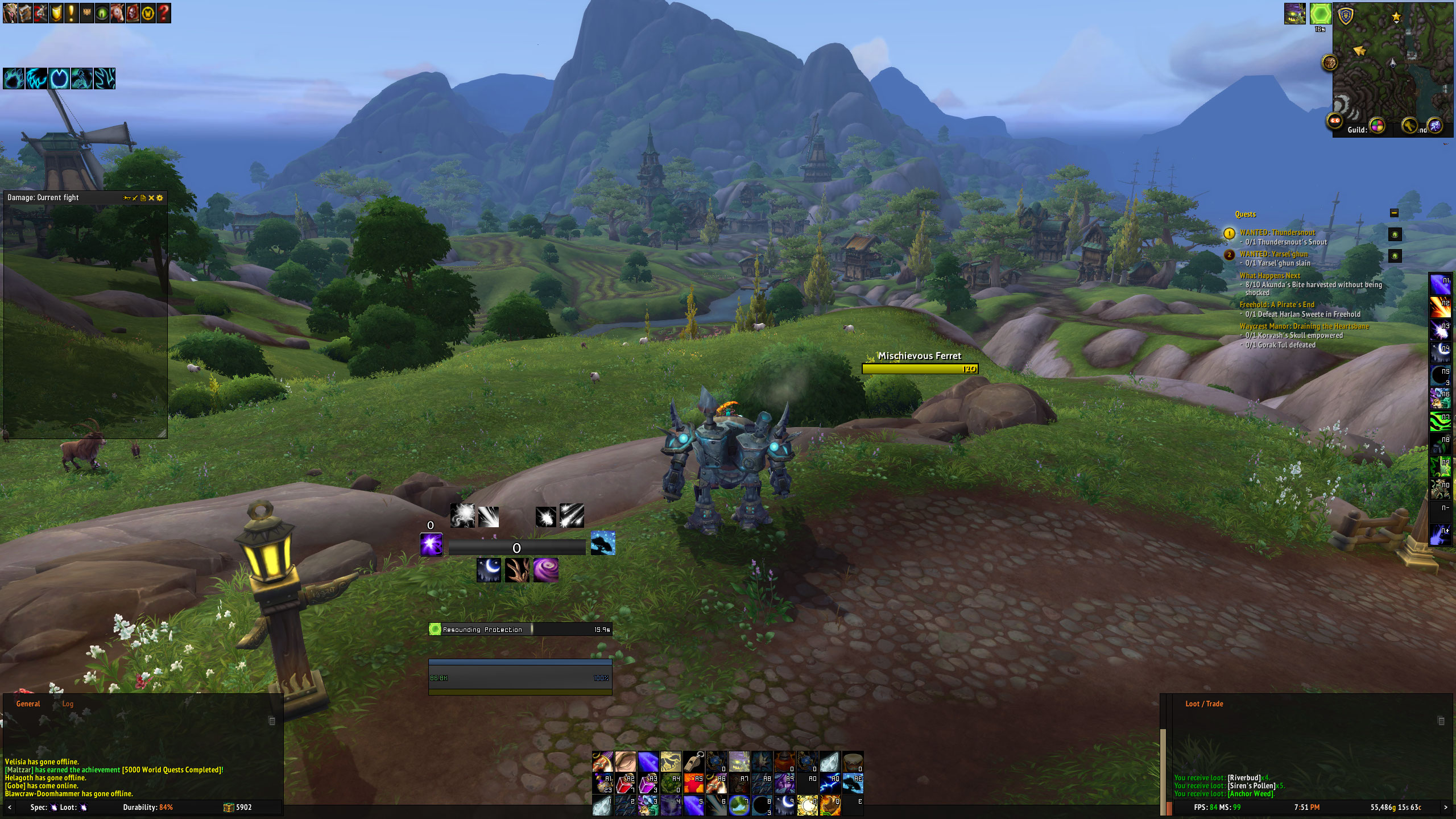Use the red potion in slot A2
The image size is (1456, 819).
tap(625, 784)
